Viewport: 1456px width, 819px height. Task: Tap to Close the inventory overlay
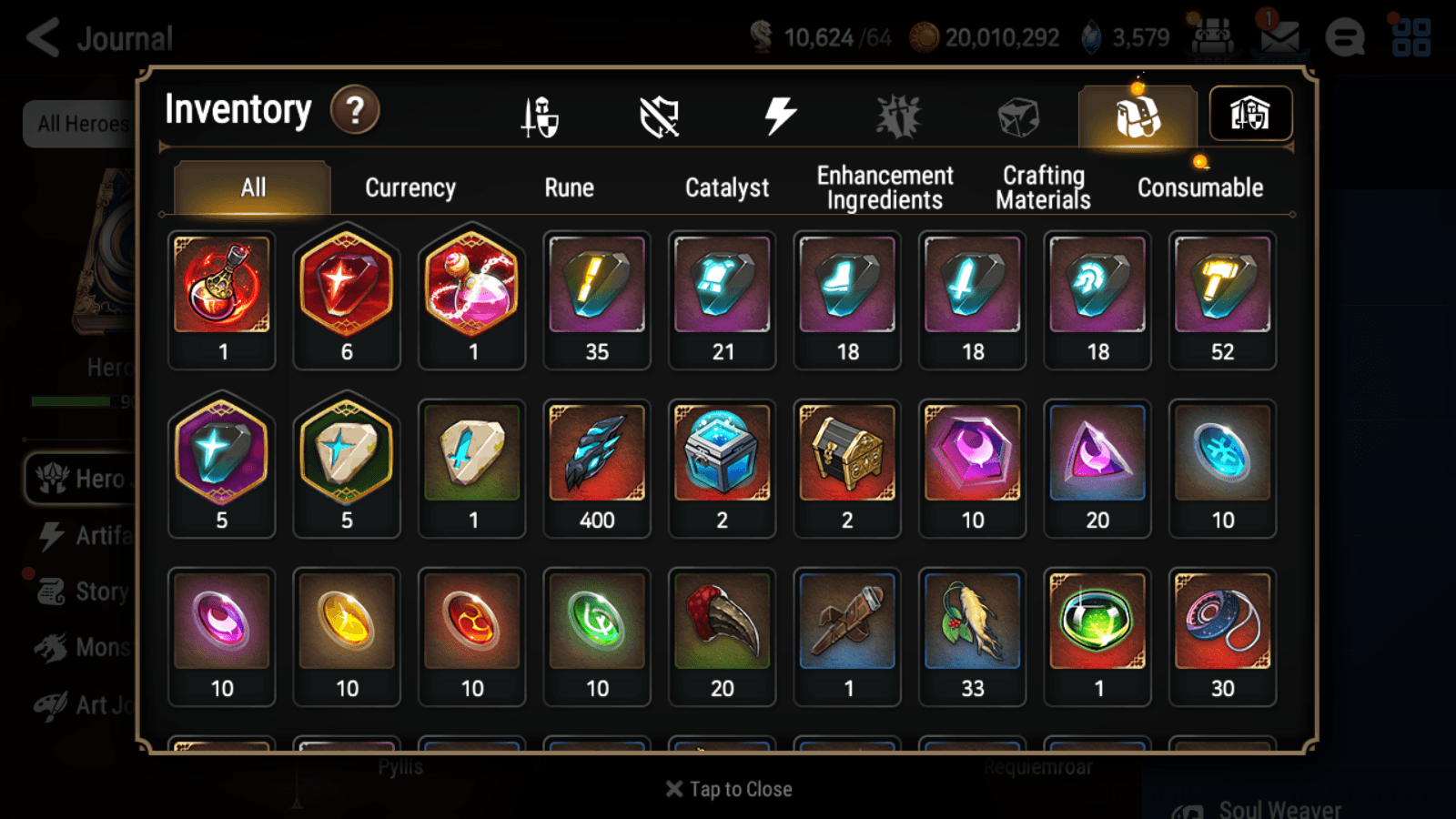point(727,788)
